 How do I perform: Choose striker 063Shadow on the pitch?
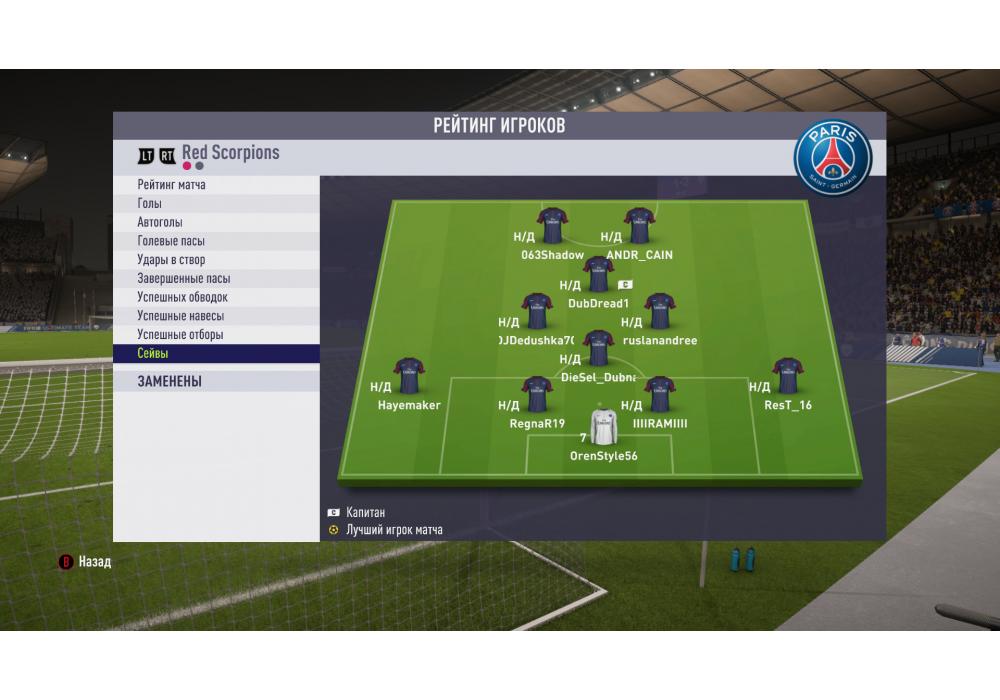click(551, 226)
